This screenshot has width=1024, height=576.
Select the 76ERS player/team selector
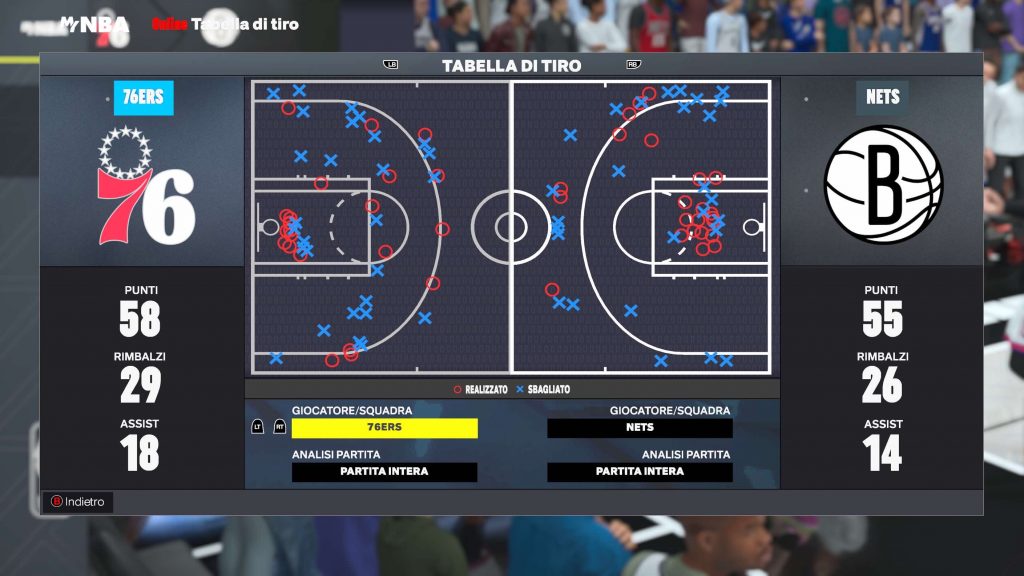click(x=384, y=428)
